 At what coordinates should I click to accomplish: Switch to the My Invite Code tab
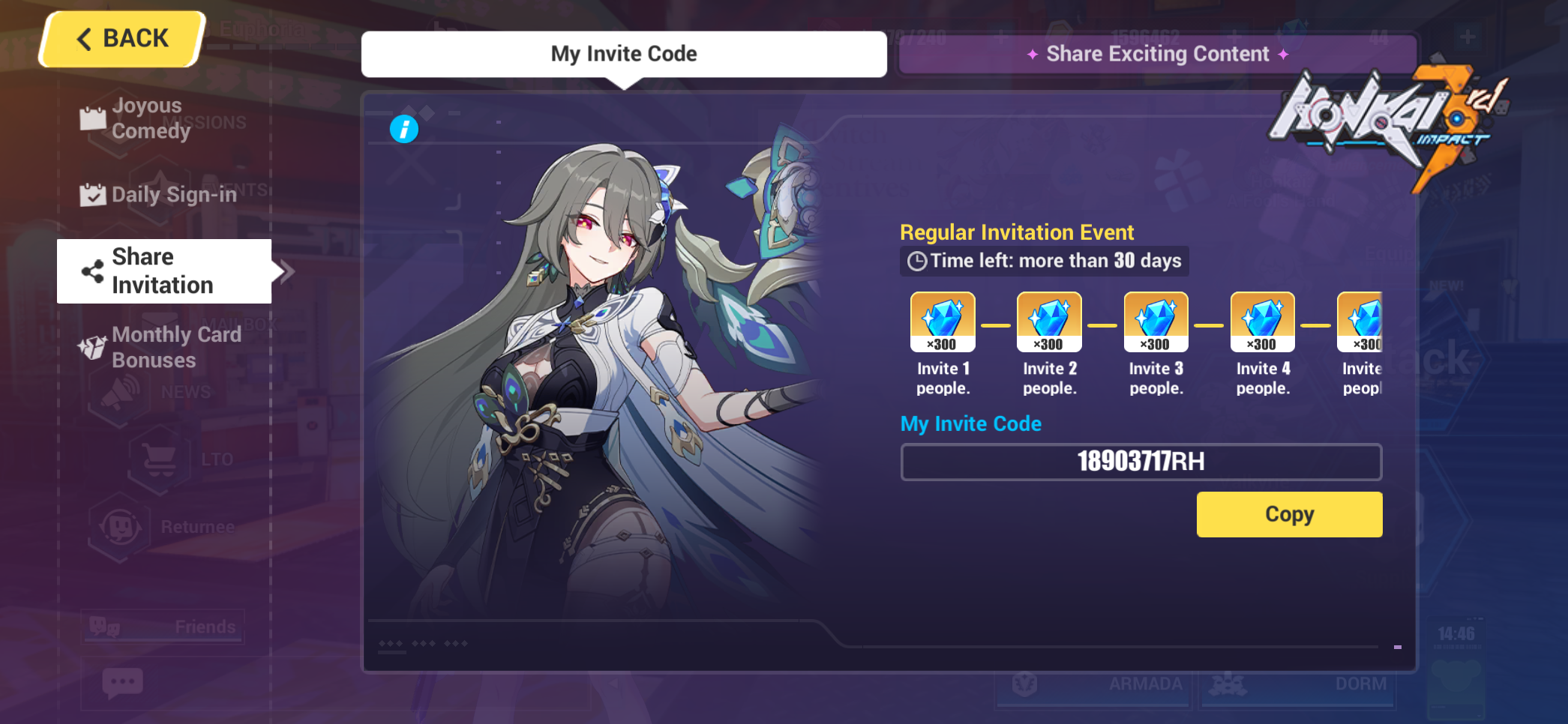tap(624, 53)
